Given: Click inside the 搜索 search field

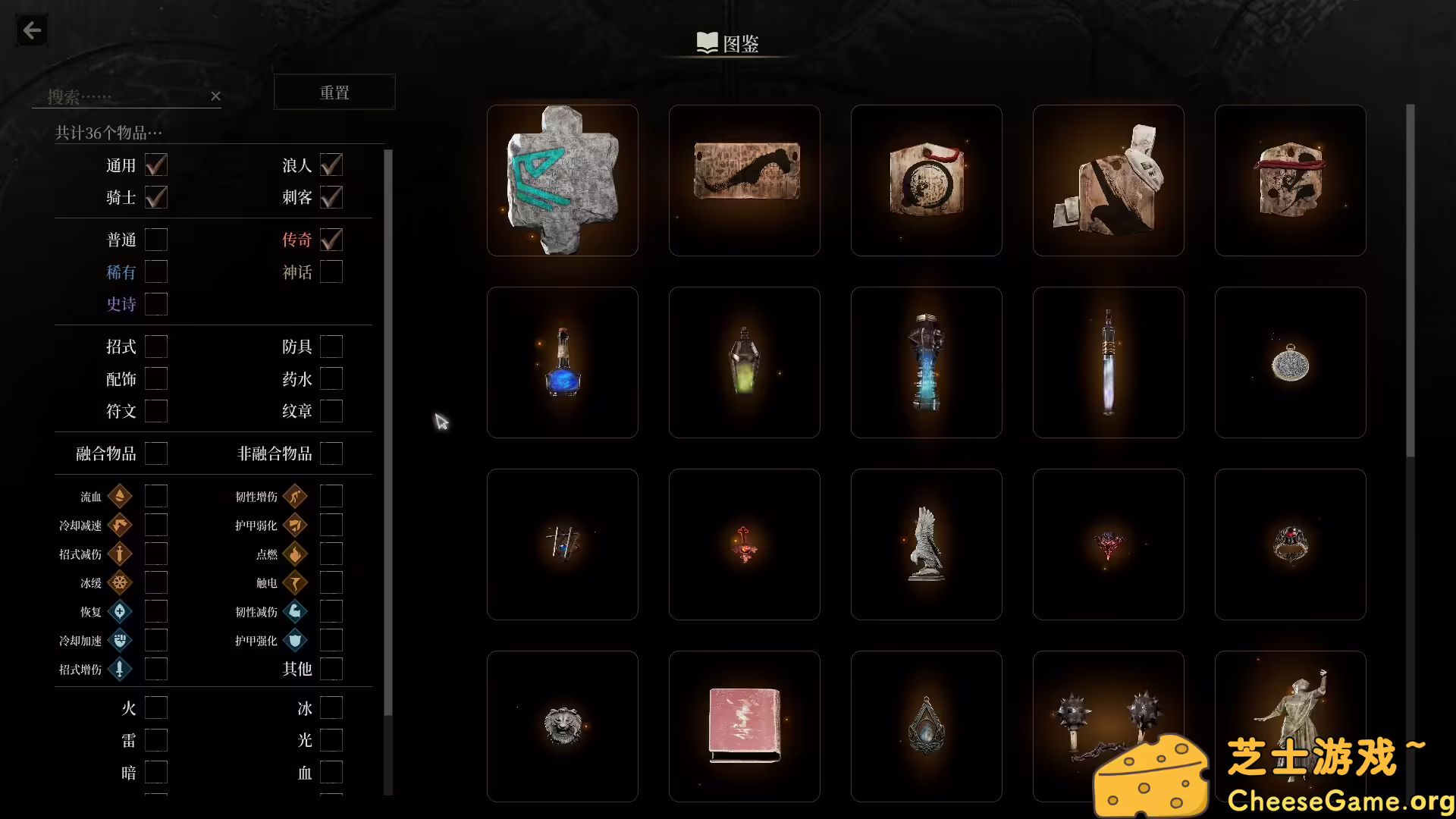Looking at the screenshot, I should click(114, 96).
